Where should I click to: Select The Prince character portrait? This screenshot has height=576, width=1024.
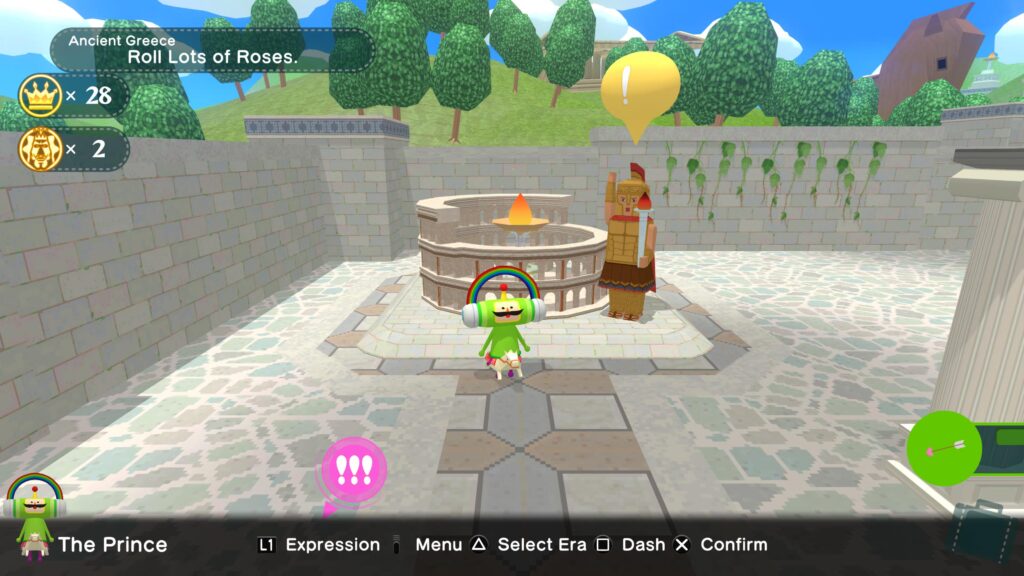(x=34, y=516)
